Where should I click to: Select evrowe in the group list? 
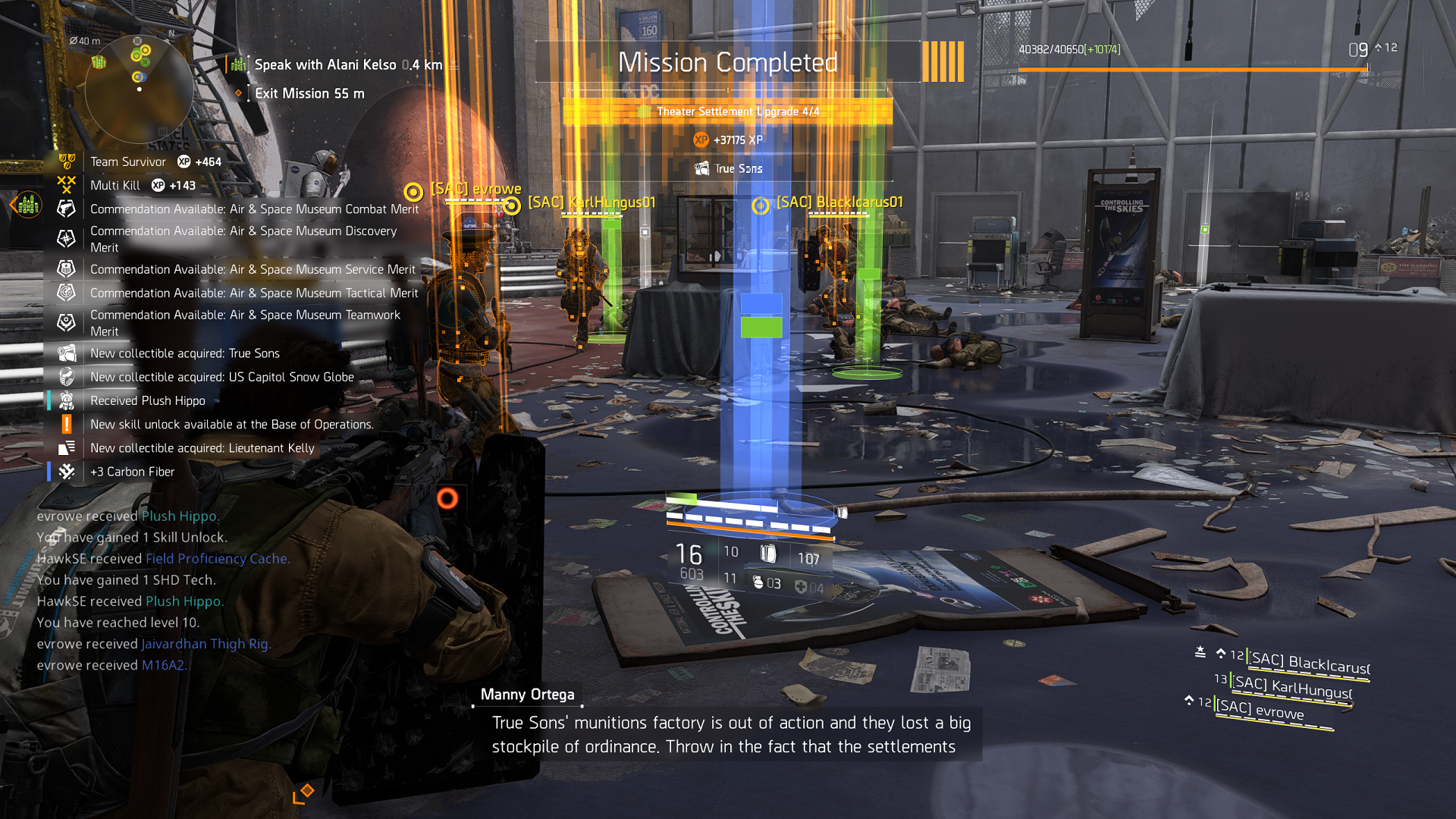(x=1260, y=710)
